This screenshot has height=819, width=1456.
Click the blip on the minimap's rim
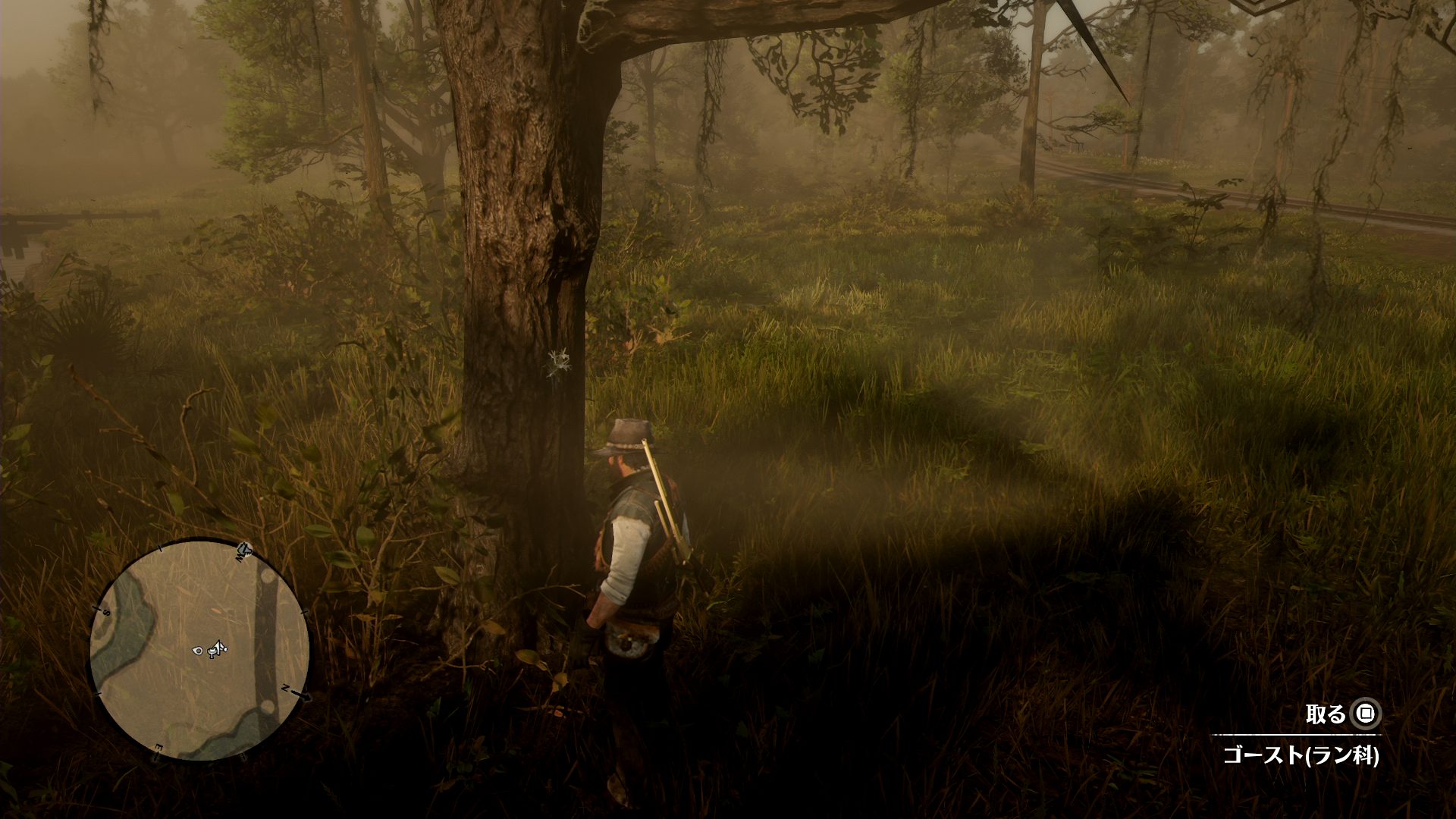pyautogui.click(x=244, y=548)
